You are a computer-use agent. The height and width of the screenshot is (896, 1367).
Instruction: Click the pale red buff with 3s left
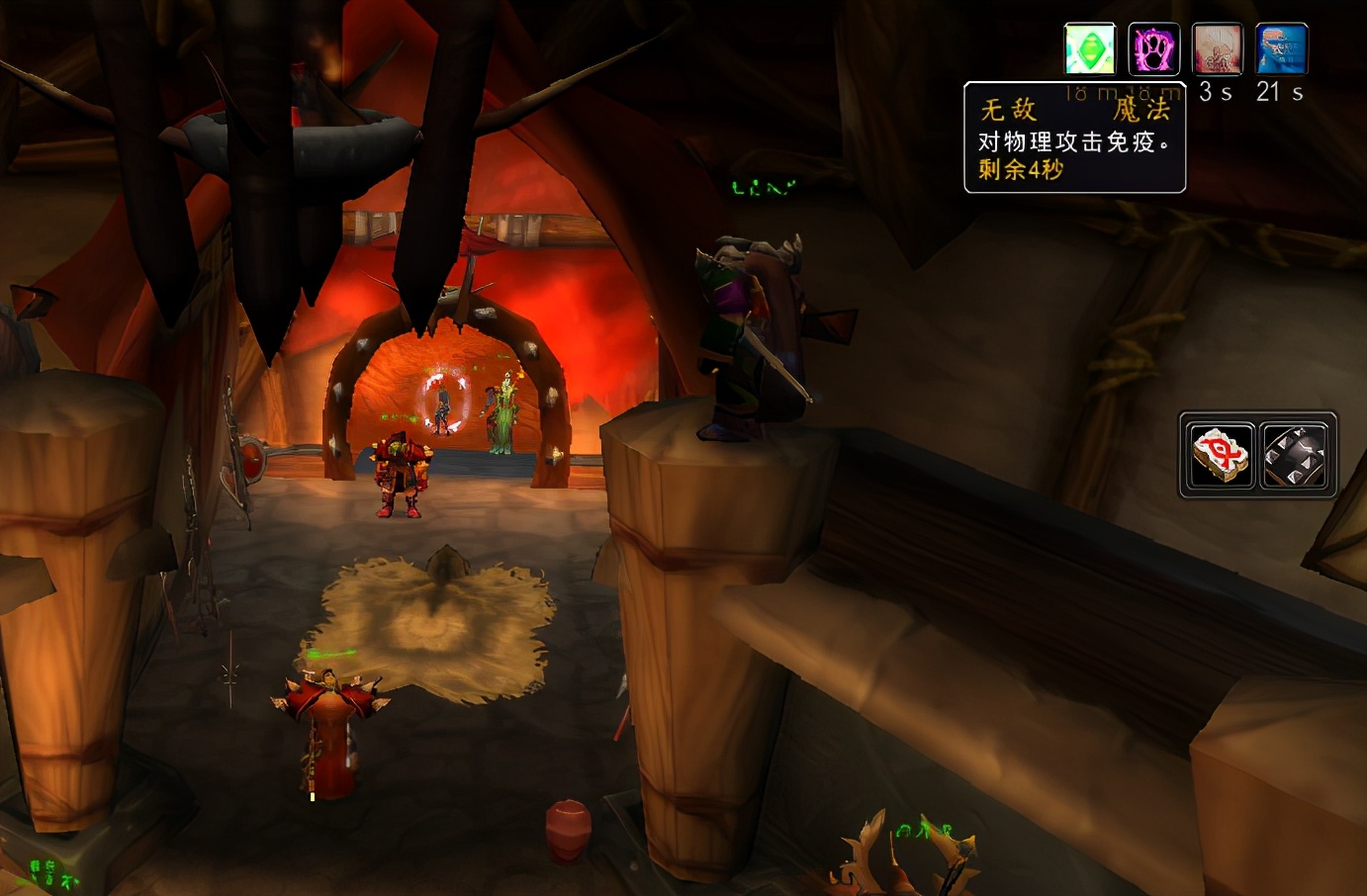1217,49
